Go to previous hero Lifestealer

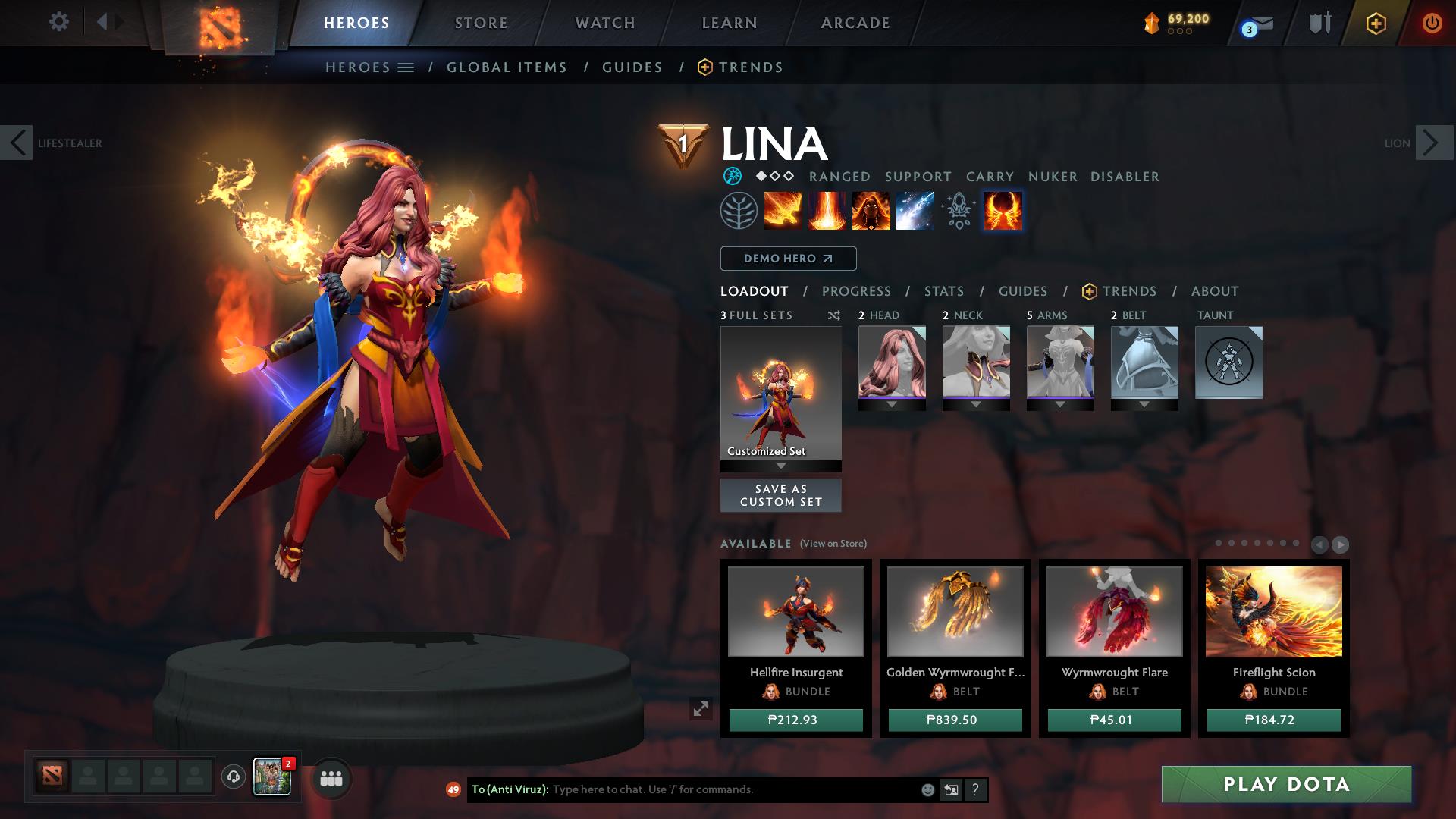[x=17, y=143]
